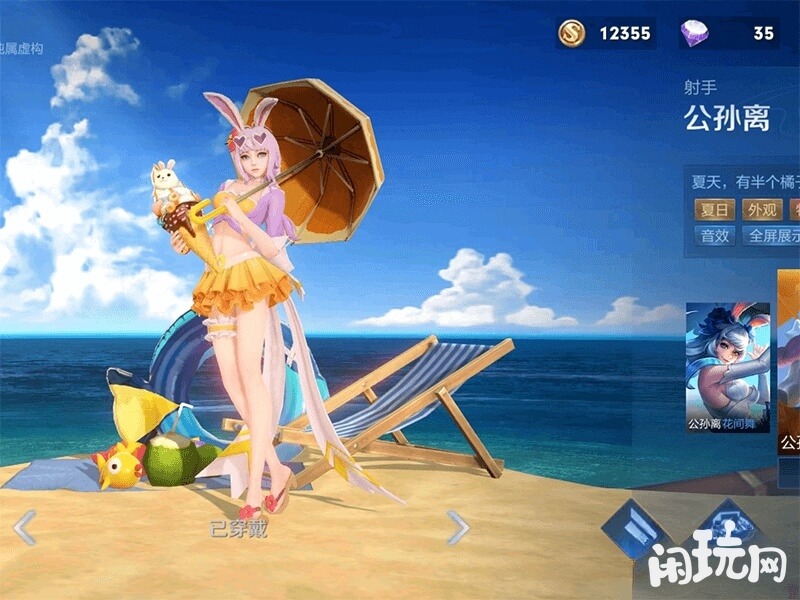This screenshot has height=600, width=800.
Task: Click the left arrow to view previous skin
Action: click(x=25, y=527)
